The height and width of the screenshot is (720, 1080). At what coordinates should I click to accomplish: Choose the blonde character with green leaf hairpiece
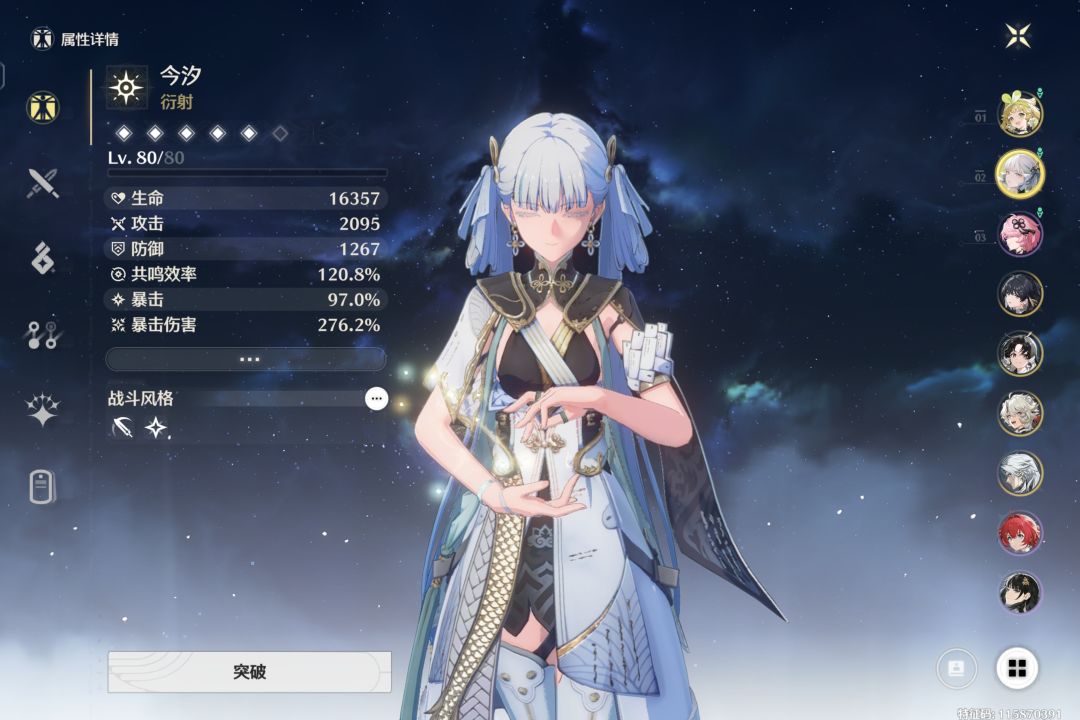pos(1020,114)
